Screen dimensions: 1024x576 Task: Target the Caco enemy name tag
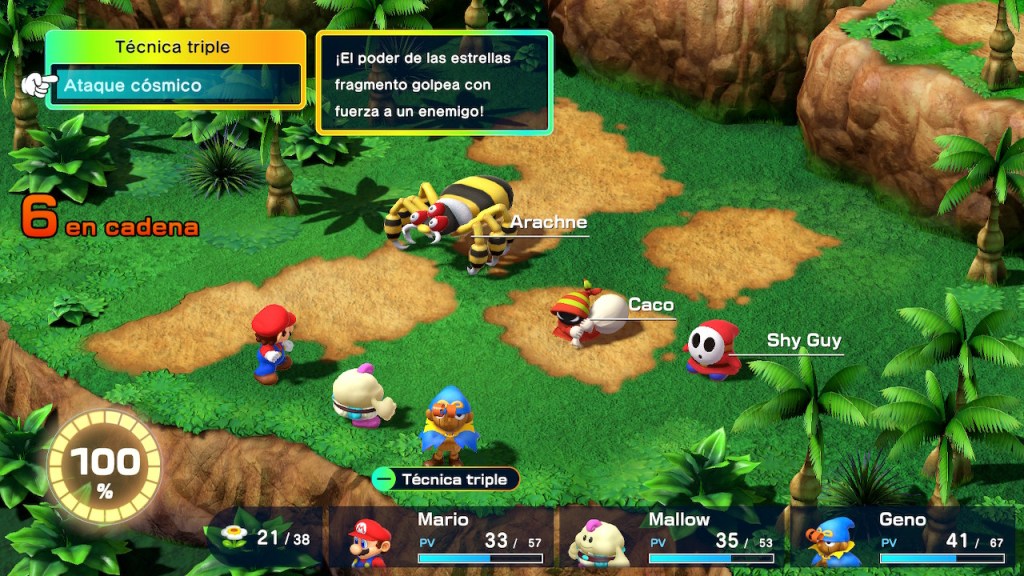click(651, 305)
